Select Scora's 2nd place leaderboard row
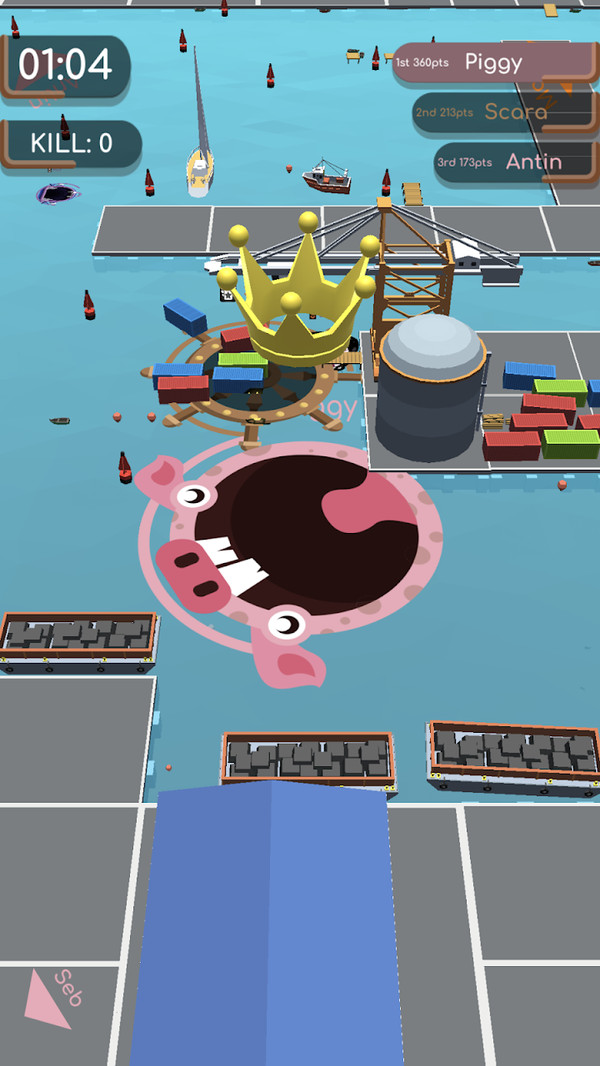 506,112
